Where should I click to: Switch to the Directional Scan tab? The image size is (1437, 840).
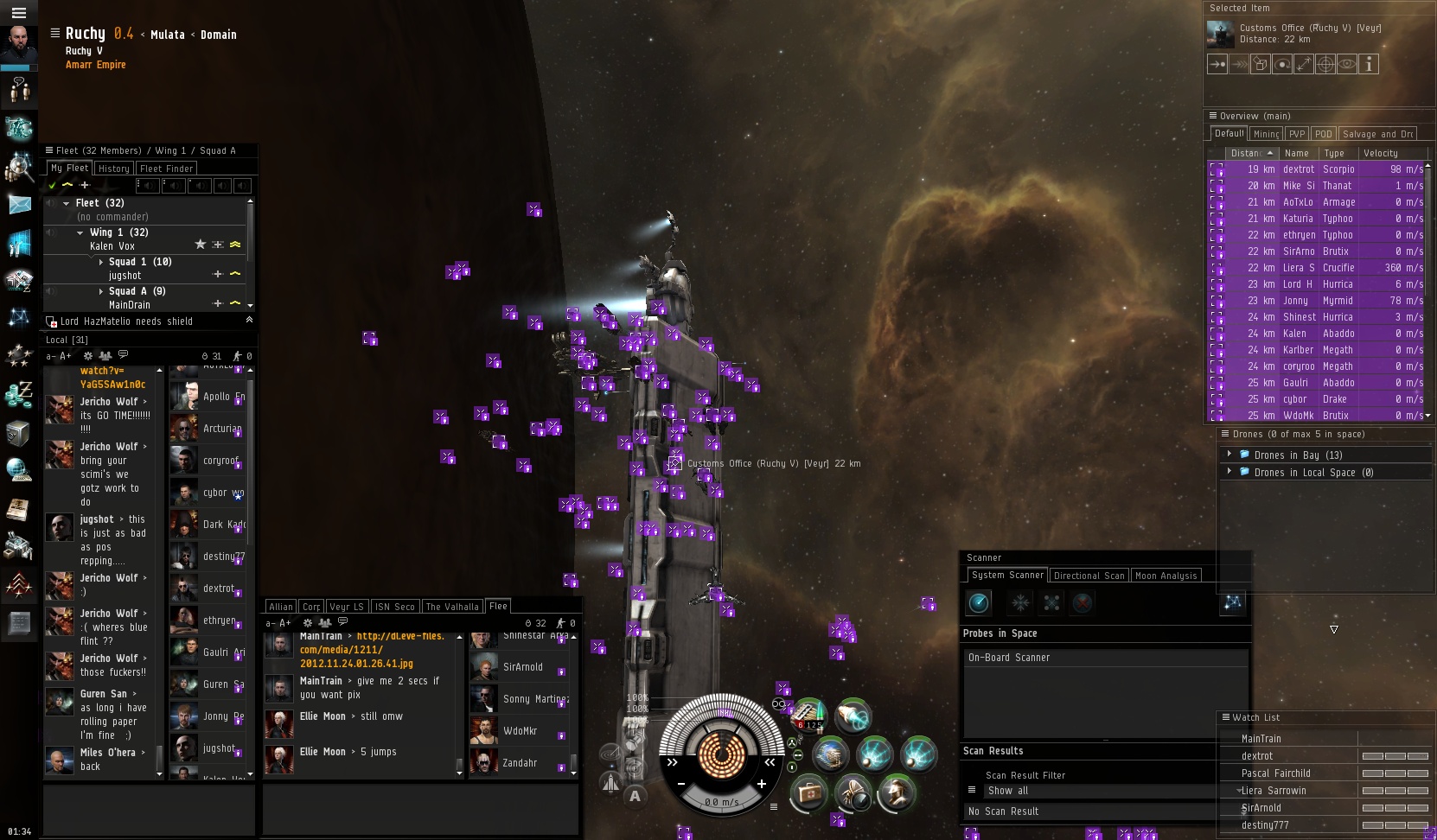1089,576
